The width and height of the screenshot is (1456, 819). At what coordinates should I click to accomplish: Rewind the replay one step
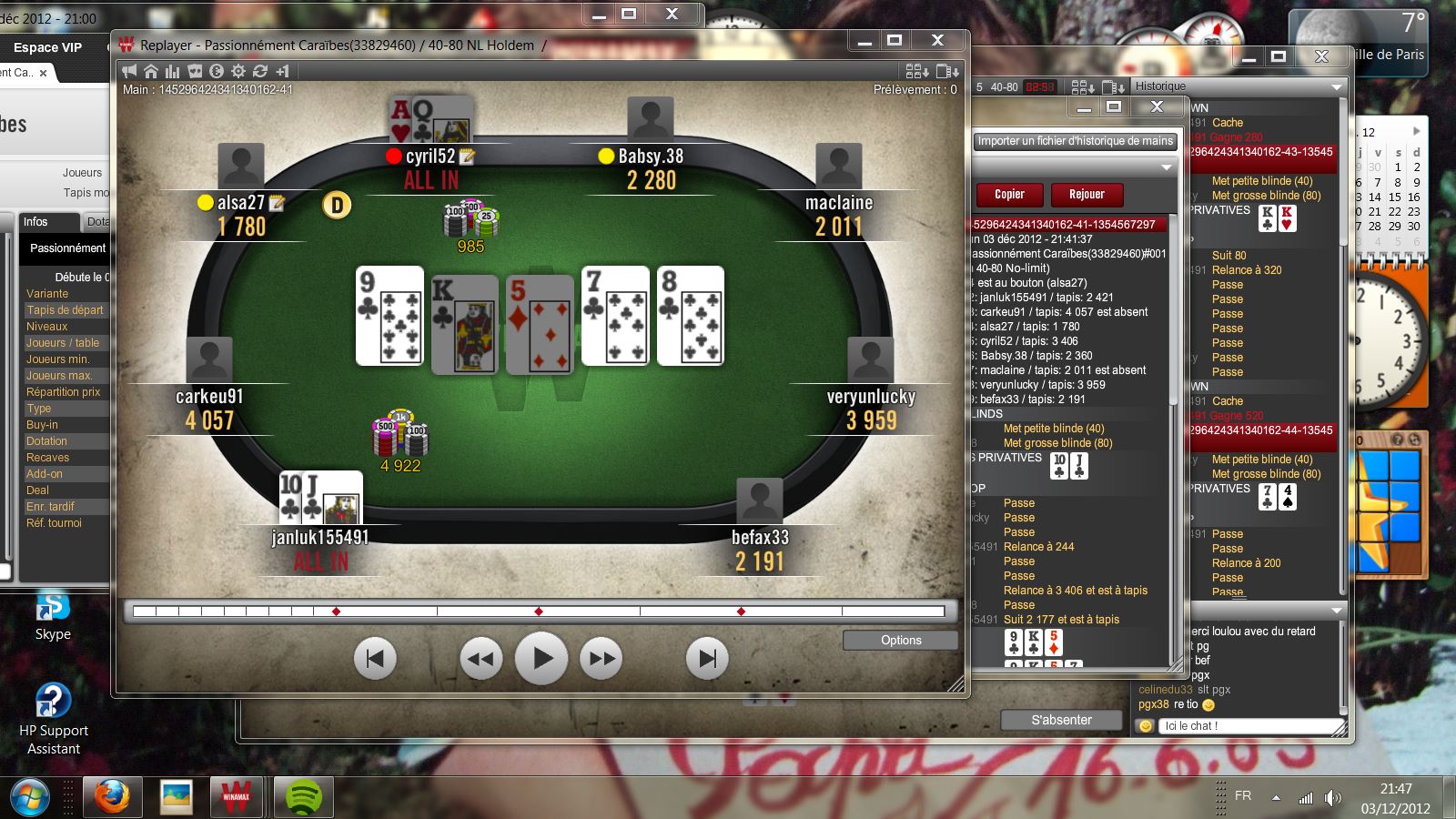point(481,658)
